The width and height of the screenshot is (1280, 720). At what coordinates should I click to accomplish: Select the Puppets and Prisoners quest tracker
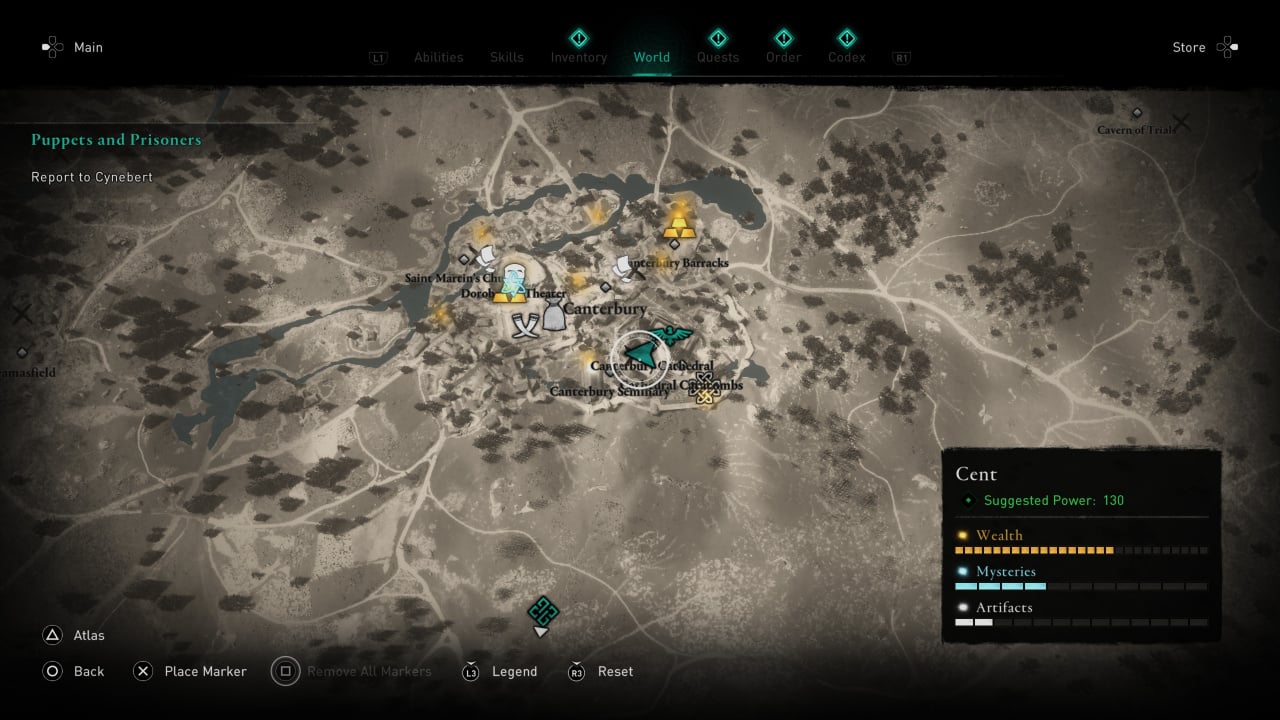coord(116,140)
